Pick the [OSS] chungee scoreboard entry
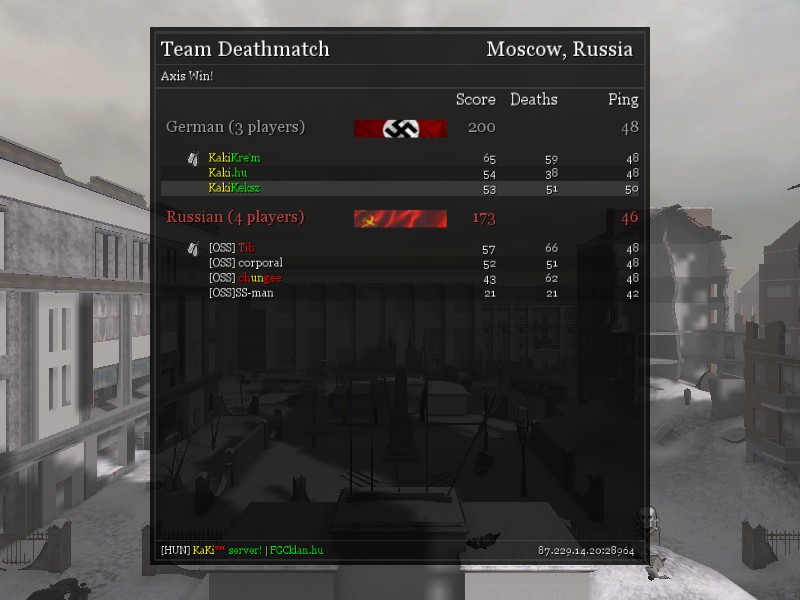Viewport: 800px width, 600px height. click(x=245, y=278)
